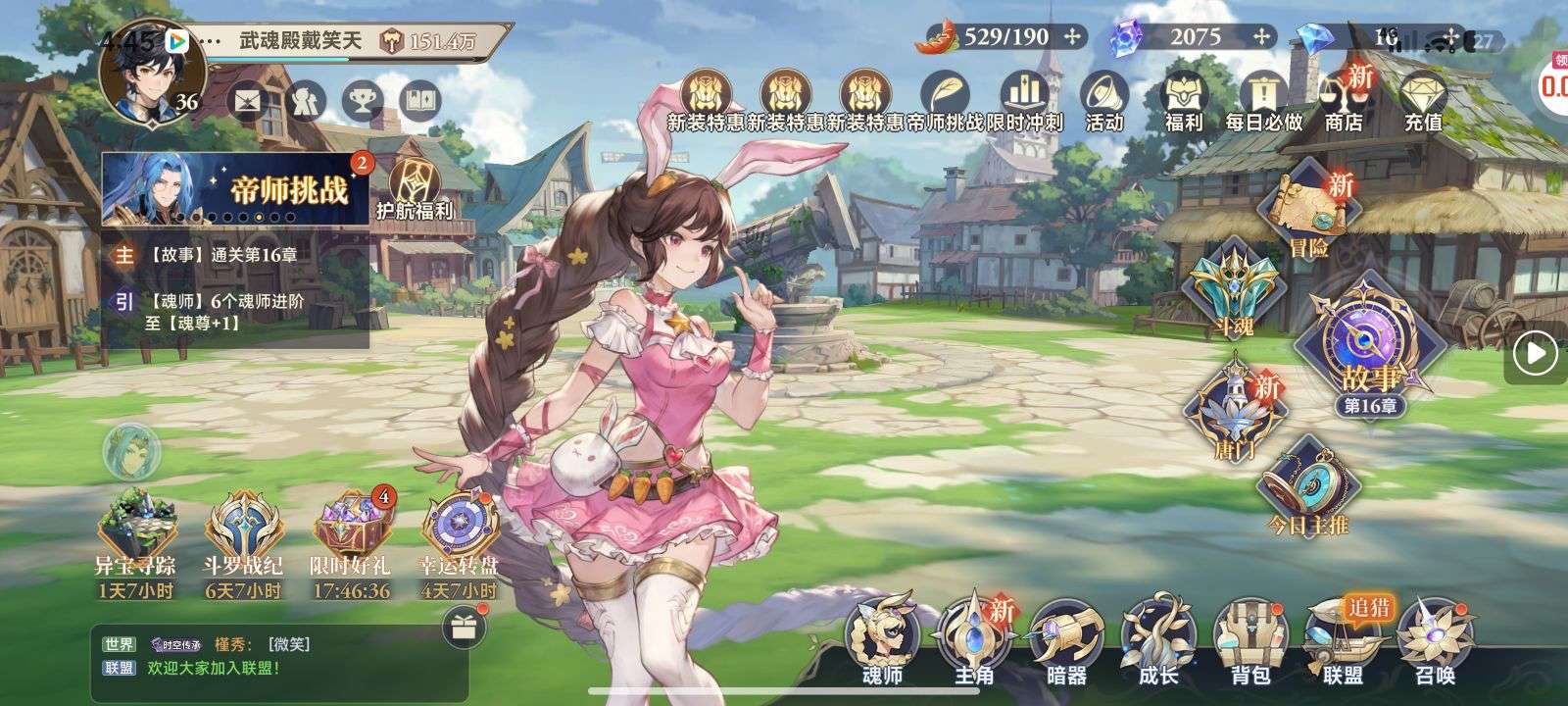Open the 幸运转盘 lucky wheel event
Viewport: 1568px width, 706px height.
click(x=459, y=544)
